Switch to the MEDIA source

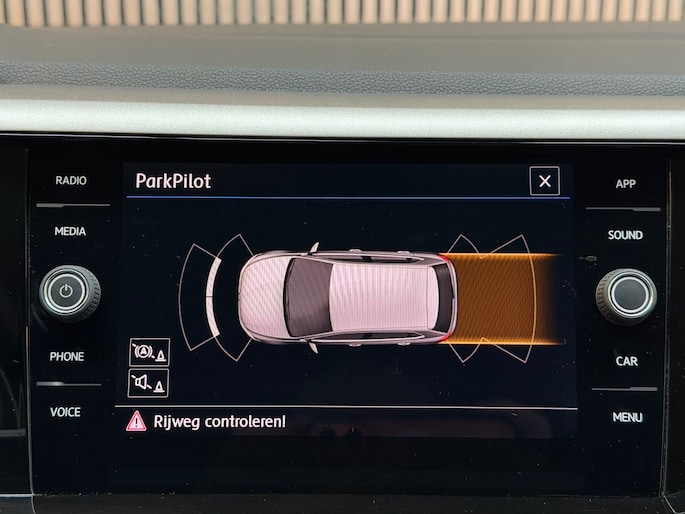(70, 231)
